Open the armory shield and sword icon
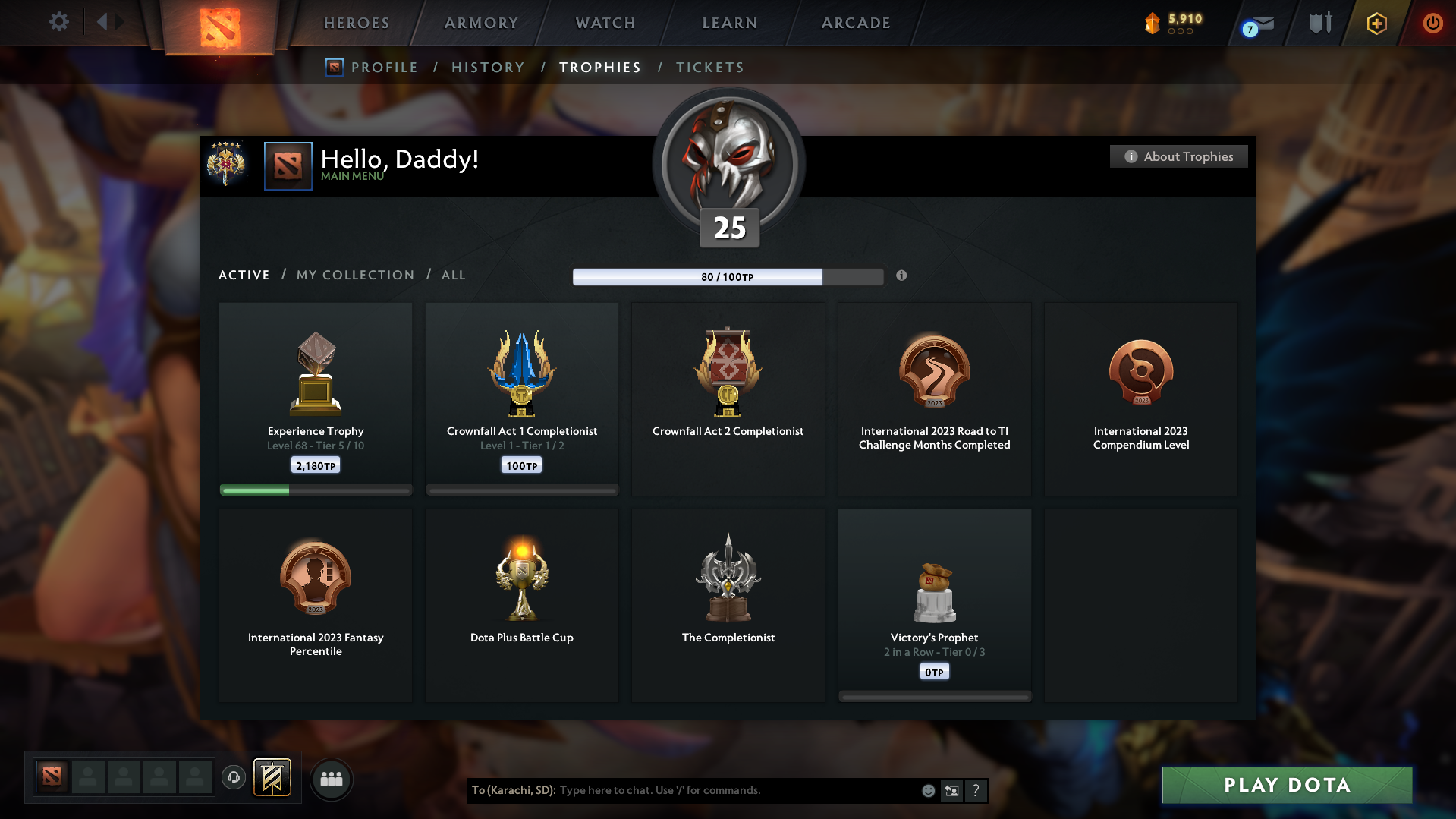This screenshot has height=819, width=1456. tap(1319, 23)
